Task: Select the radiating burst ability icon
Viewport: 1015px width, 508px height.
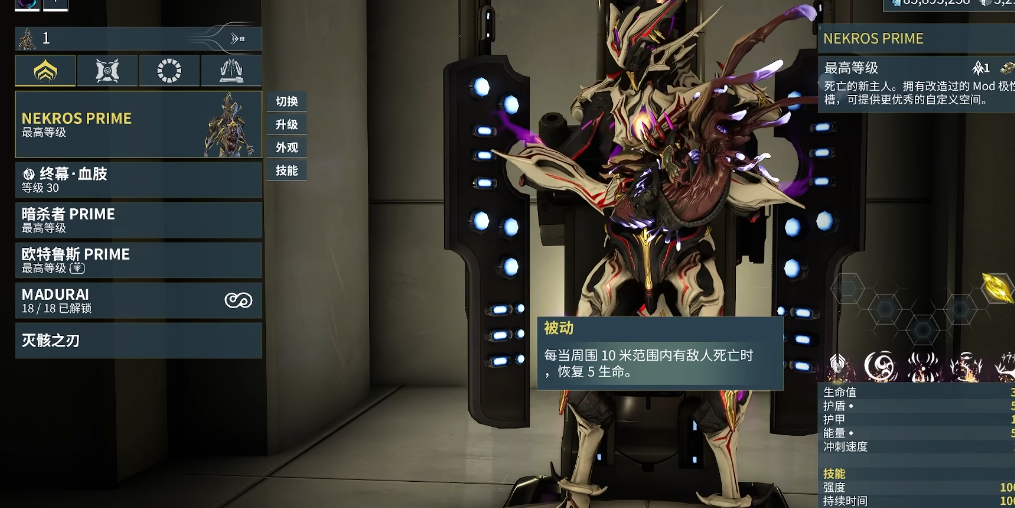Action: (x=922, y=366)
